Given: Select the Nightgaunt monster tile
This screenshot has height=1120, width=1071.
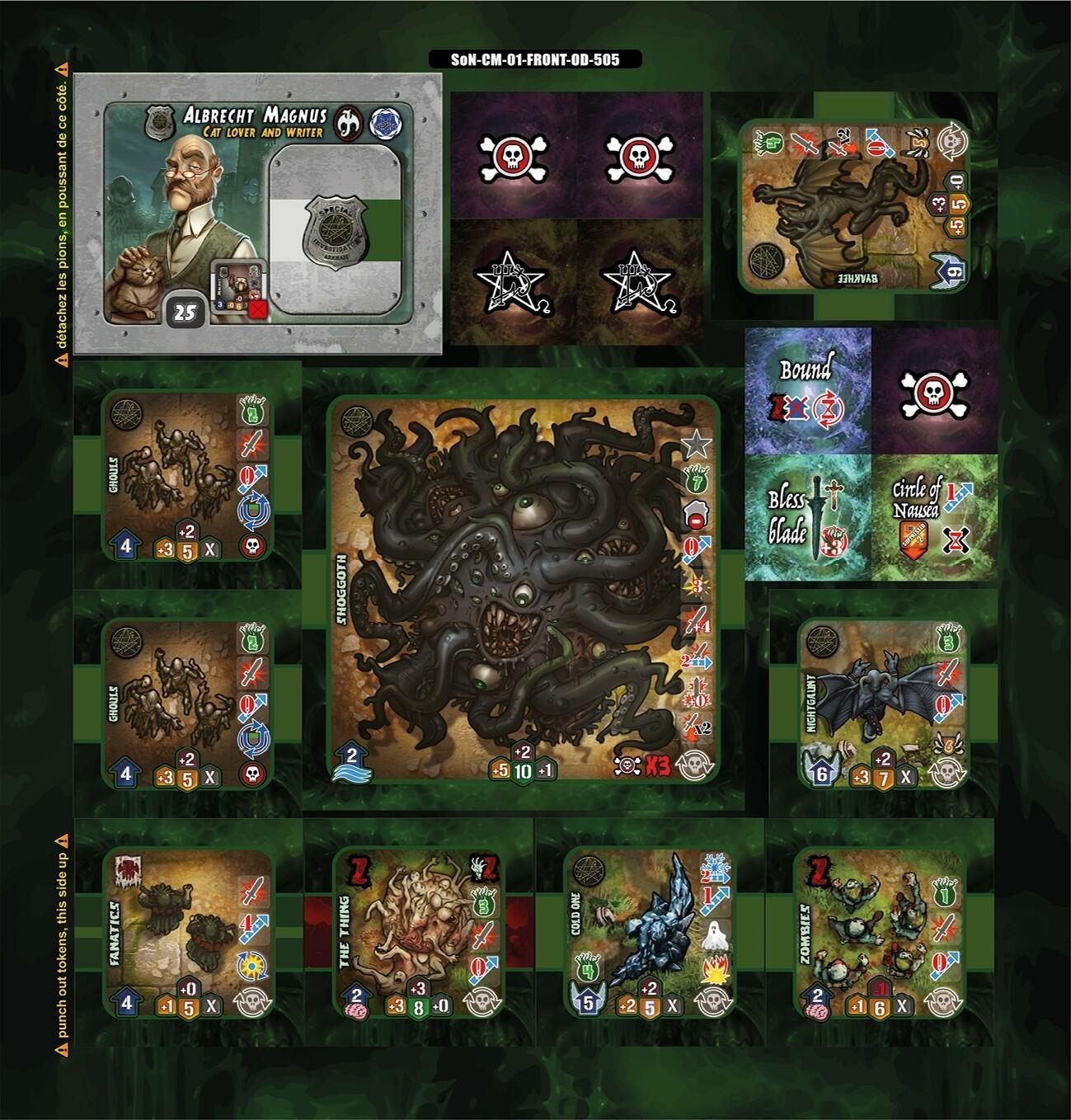Looking at the screenshot, I should click(883, 703).
